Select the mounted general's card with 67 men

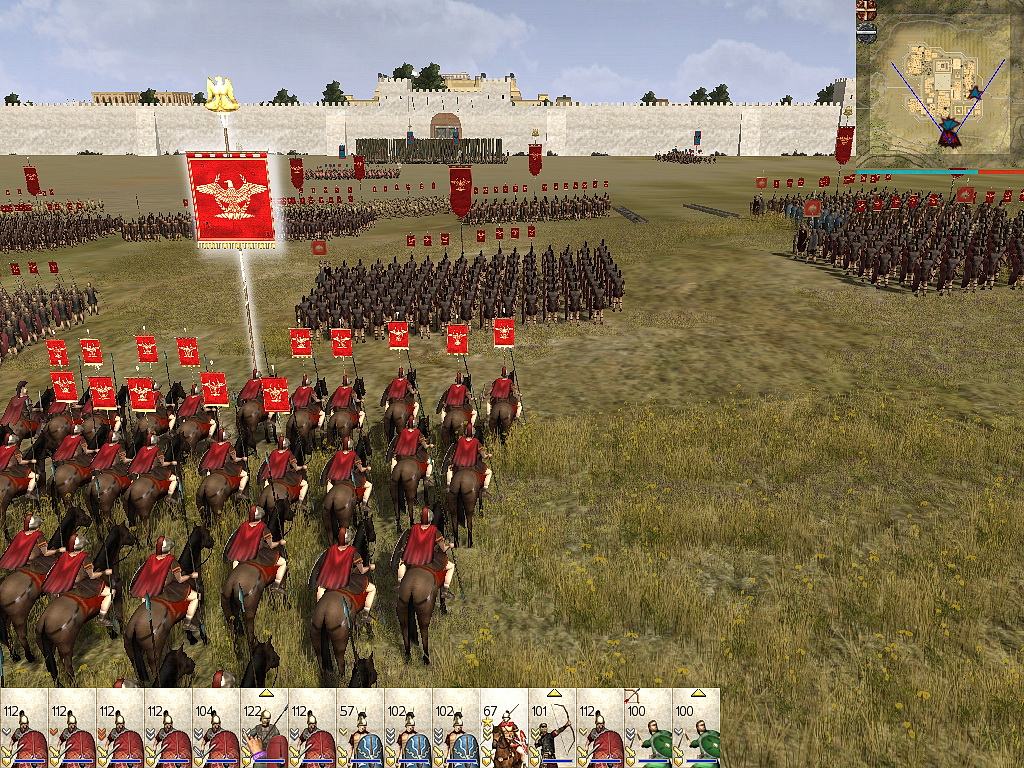click(x=504, y=729)
